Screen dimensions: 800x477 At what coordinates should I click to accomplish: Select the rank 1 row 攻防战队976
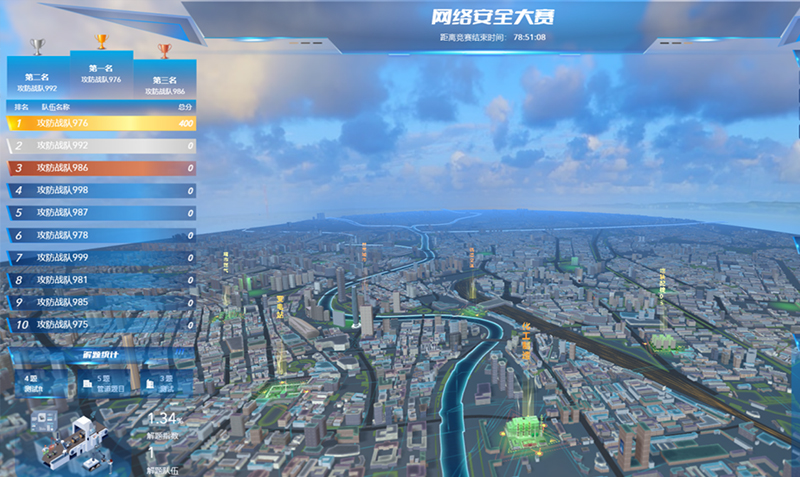pyautogui.click(x=100, y=123)
